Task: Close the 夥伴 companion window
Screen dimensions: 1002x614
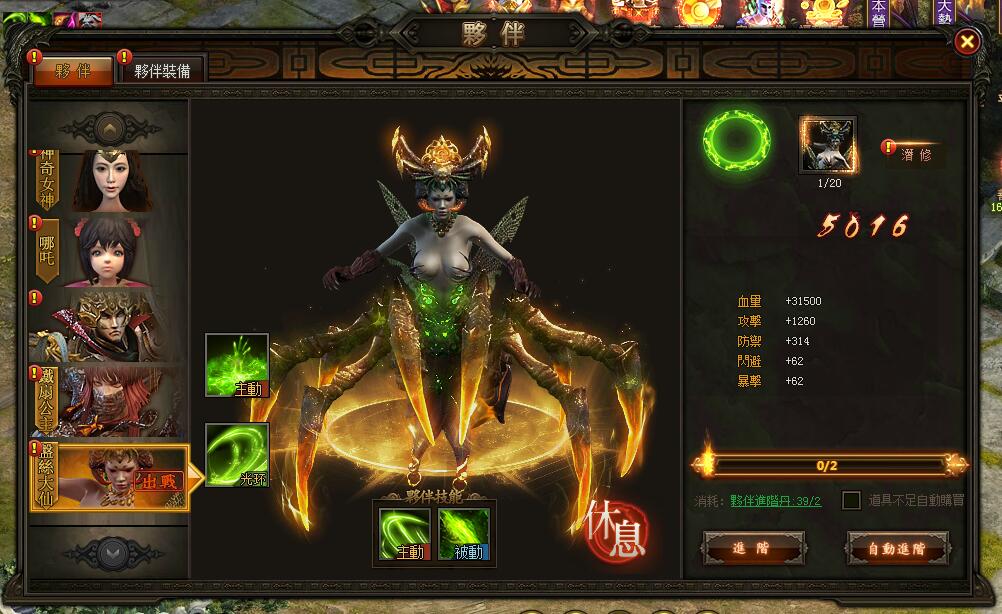Action: pos(967,41)
